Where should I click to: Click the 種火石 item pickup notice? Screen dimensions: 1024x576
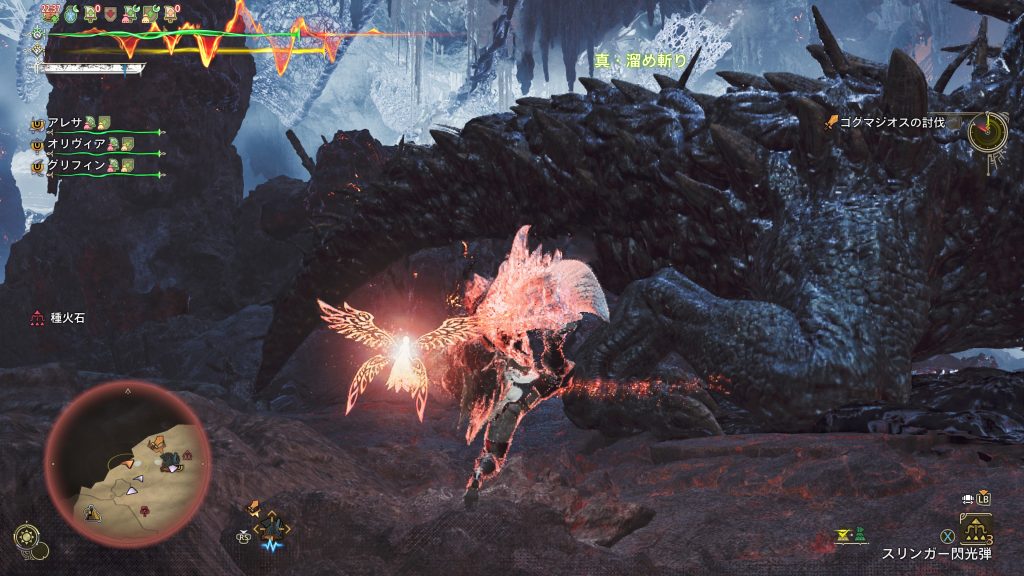click(61, 319)
